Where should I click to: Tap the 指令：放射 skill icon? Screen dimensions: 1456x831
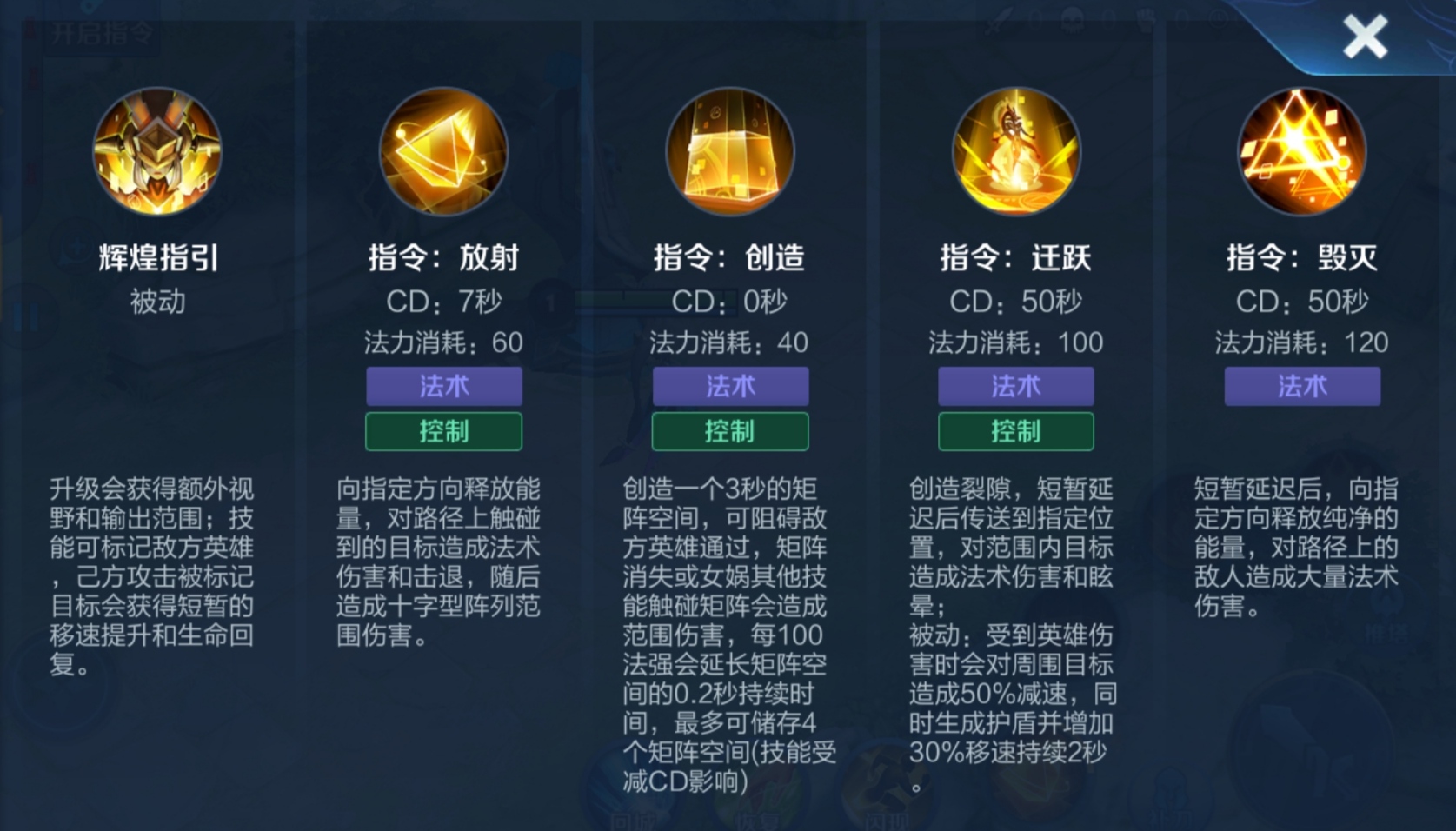443,151
